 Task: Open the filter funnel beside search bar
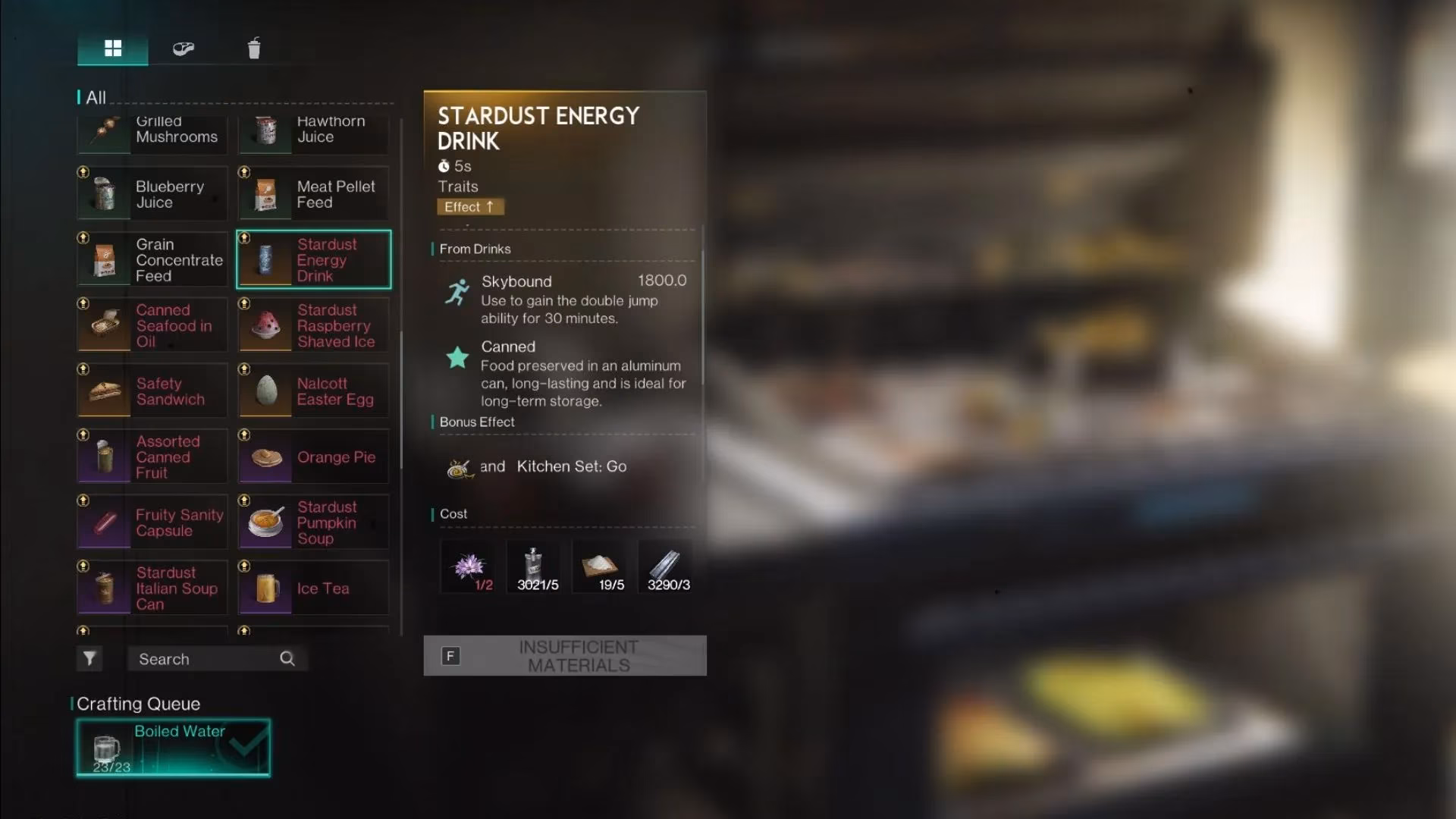click(89, 658)
